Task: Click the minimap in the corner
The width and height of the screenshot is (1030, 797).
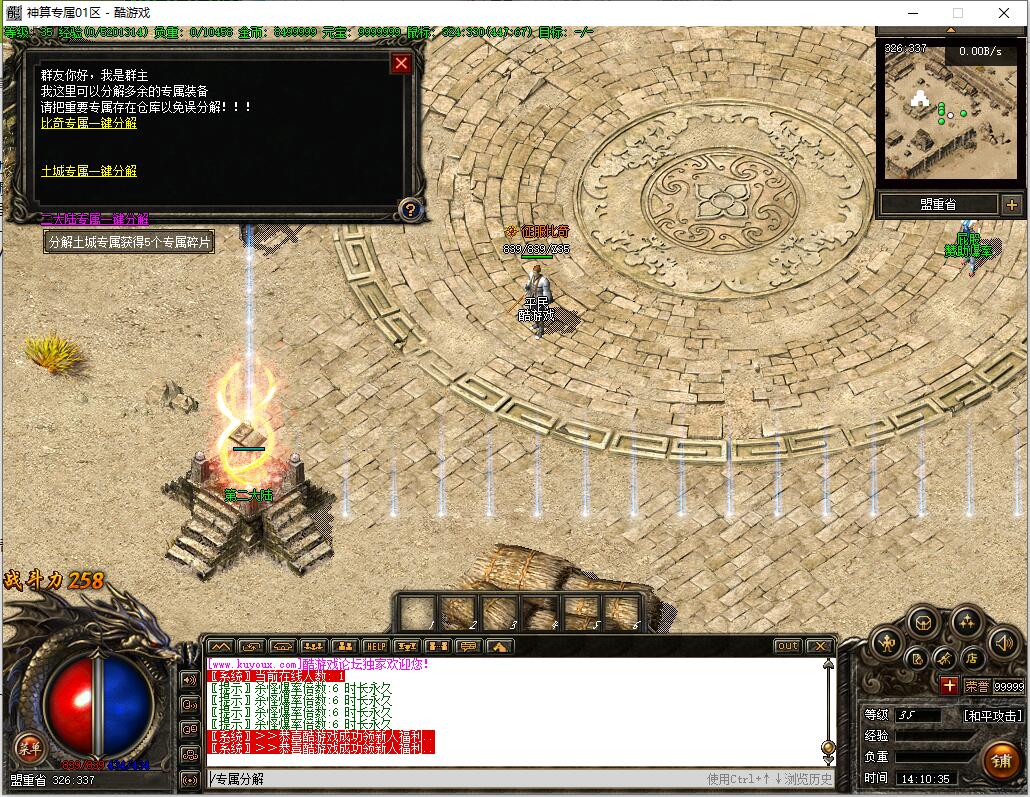Action: (x=936, y=110)
